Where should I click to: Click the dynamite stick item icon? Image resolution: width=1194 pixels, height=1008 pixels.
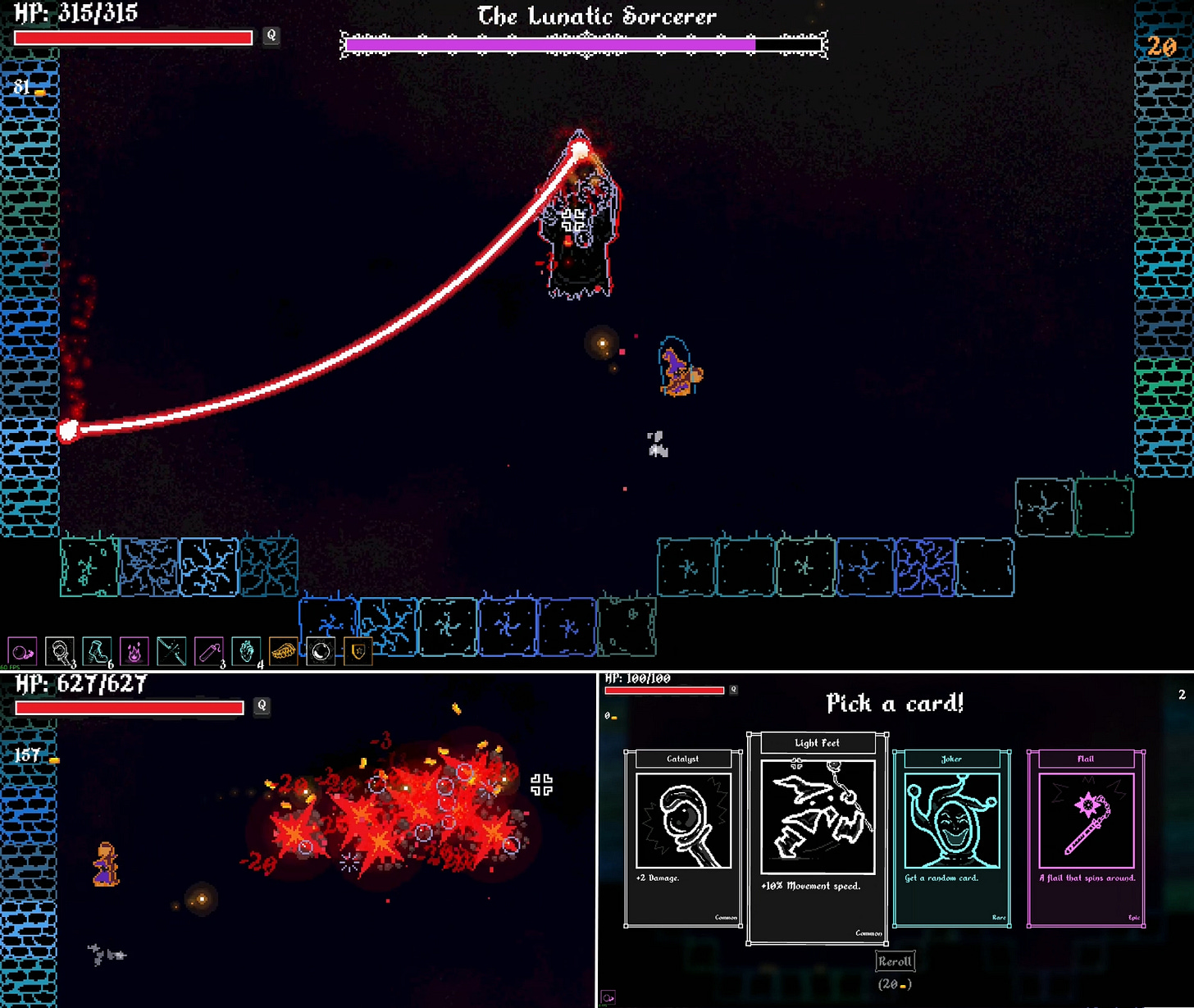click(208, 652)
